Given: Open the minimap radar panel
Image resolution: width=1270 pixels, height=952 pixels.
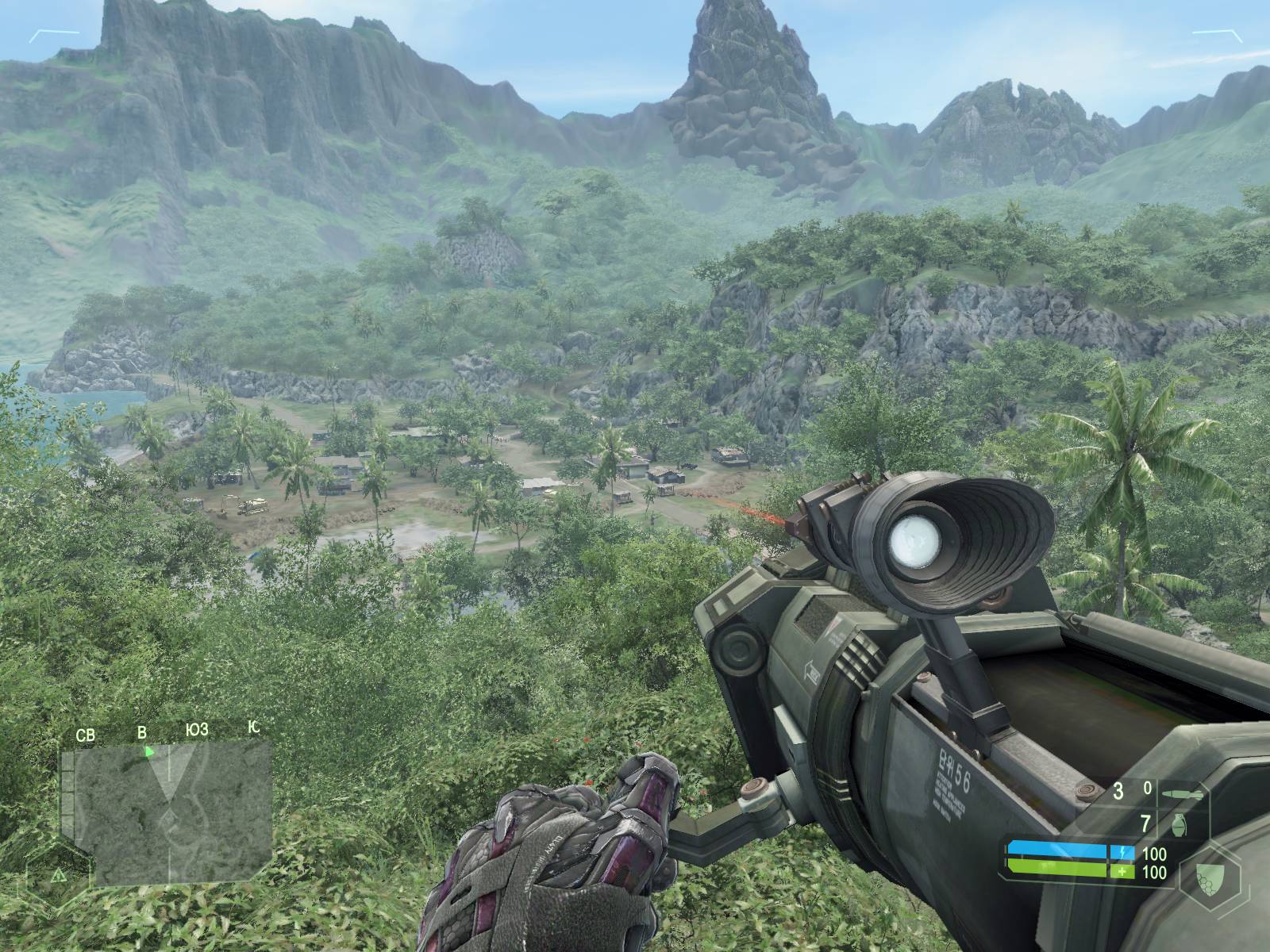Looking at the screenshot, I should tap(167, 817).
